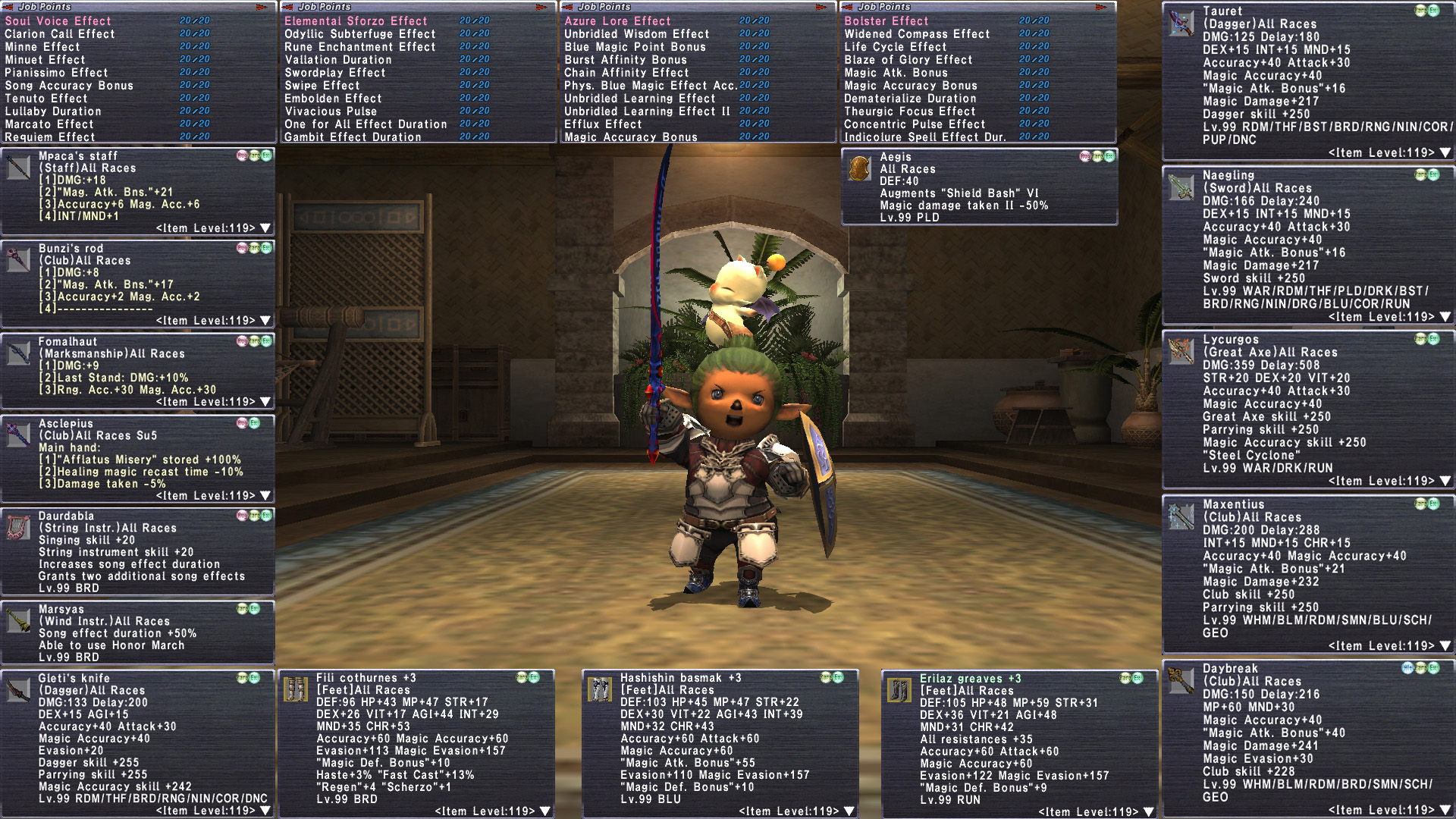The width and height of the screenshot is (1456, 819).
Task: Select the Tauret dagger icon
Action: (x=1181, y=24)
